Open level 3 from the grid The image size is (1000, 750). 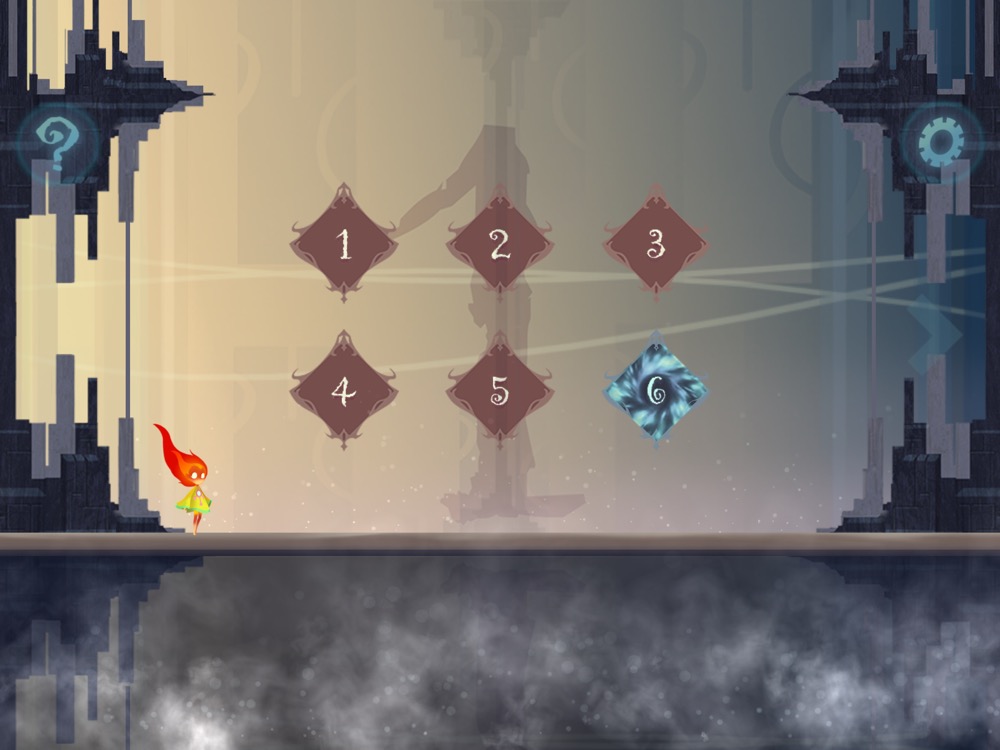pos(656,244)
